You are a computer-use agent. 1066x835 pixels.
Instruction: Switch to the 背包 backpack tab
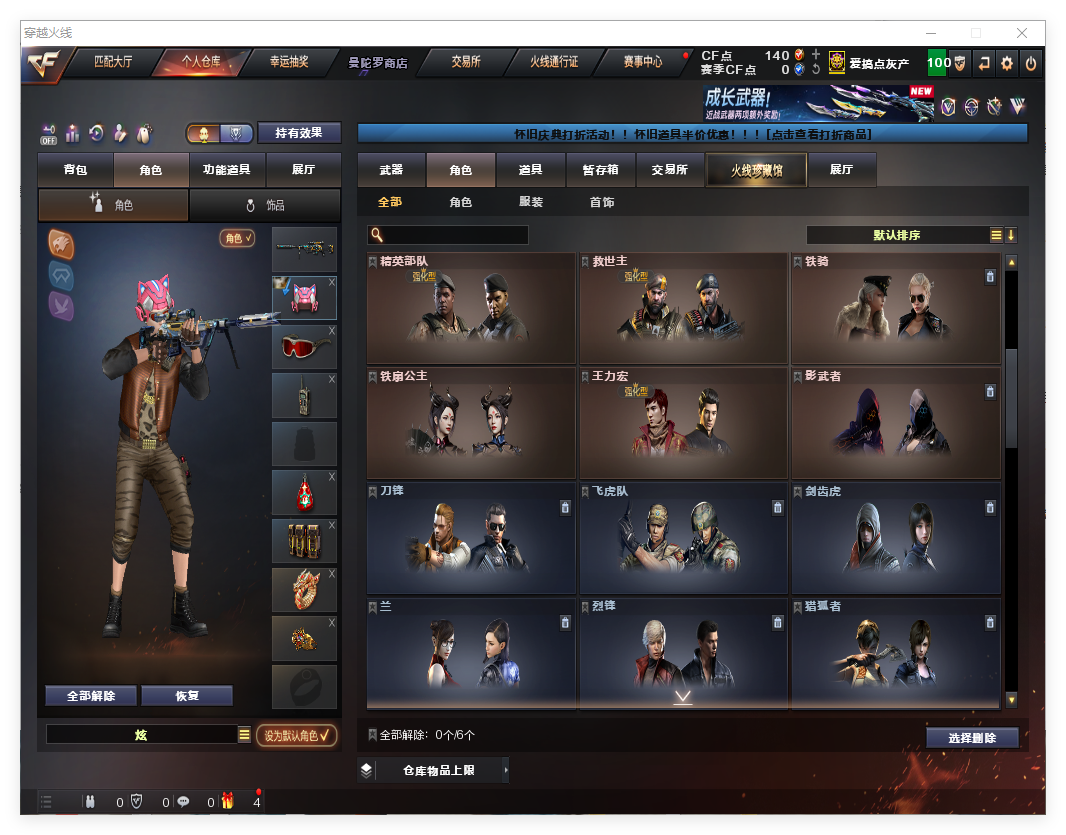point(75,170)
